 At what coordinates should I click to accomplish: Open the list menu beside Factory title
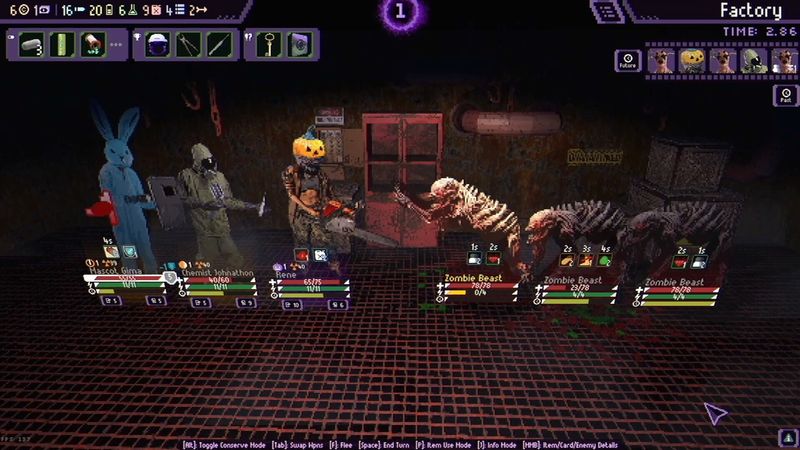tap(604, 11)
